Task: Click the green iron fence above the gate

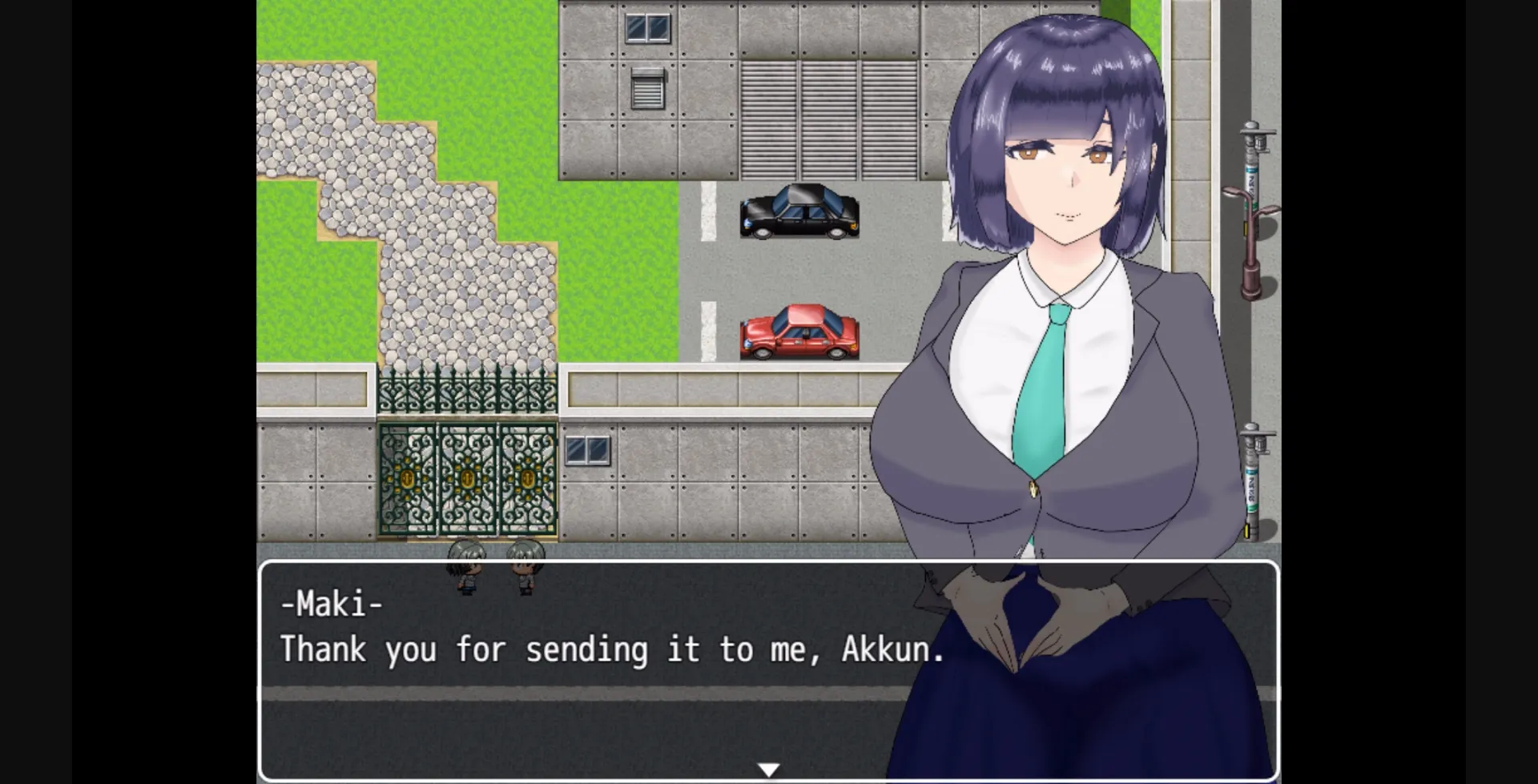Action: (x=469, y=392)
